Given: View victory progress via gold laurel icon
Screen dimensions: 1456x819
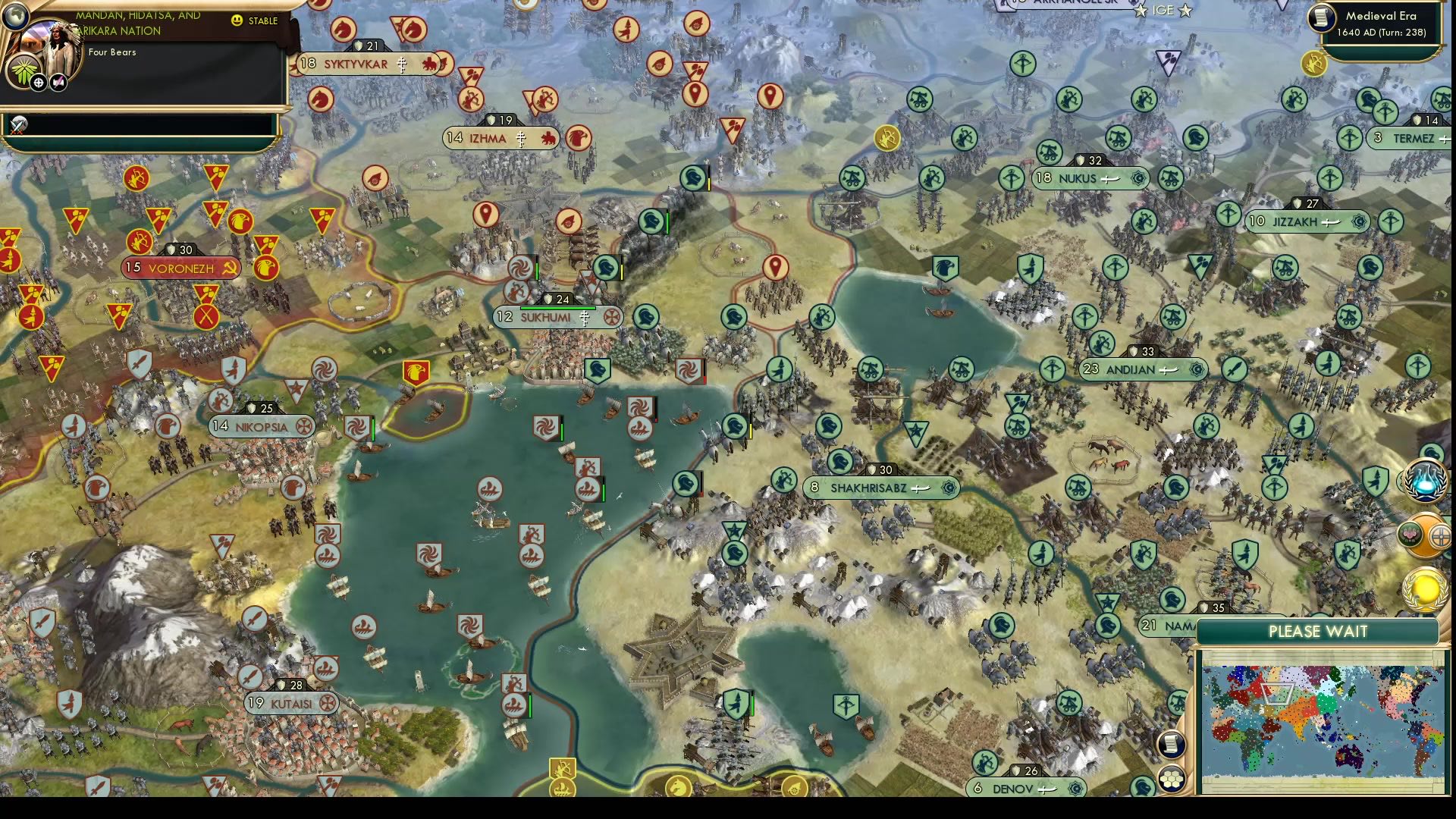Looking at the screenshot, I should pyautogui.click(x=1423, y=591).
